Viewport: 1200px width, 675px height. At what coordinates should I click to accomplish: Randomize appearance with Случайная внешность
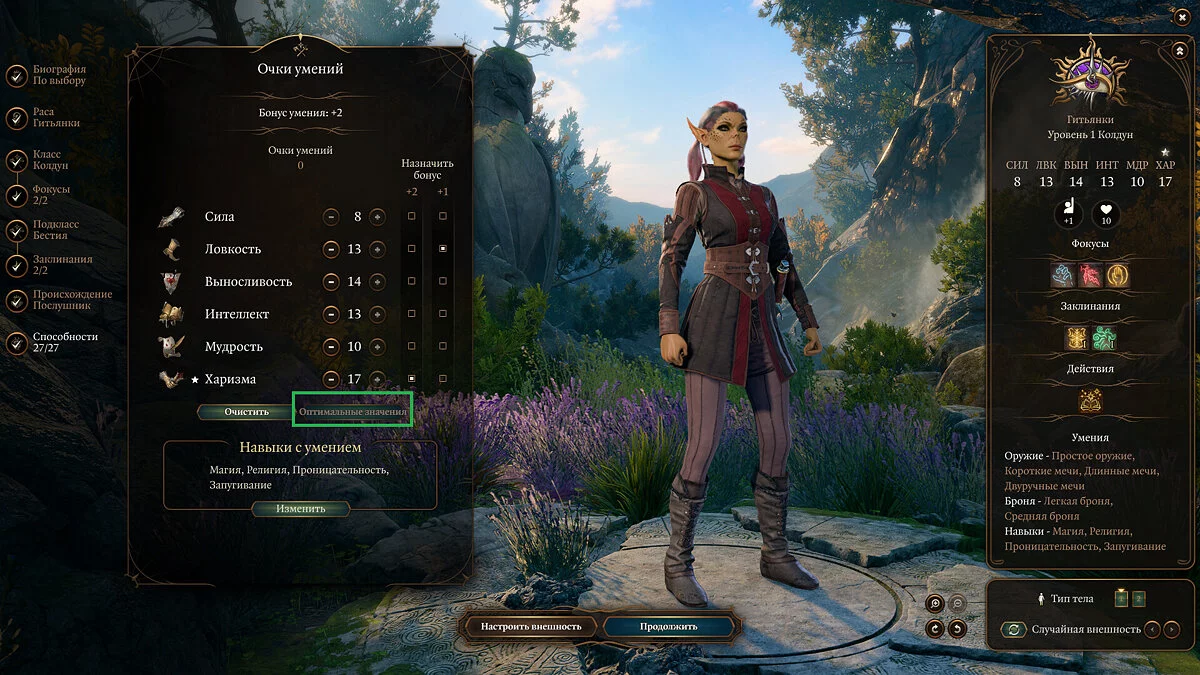click(x=1015, y=629)
